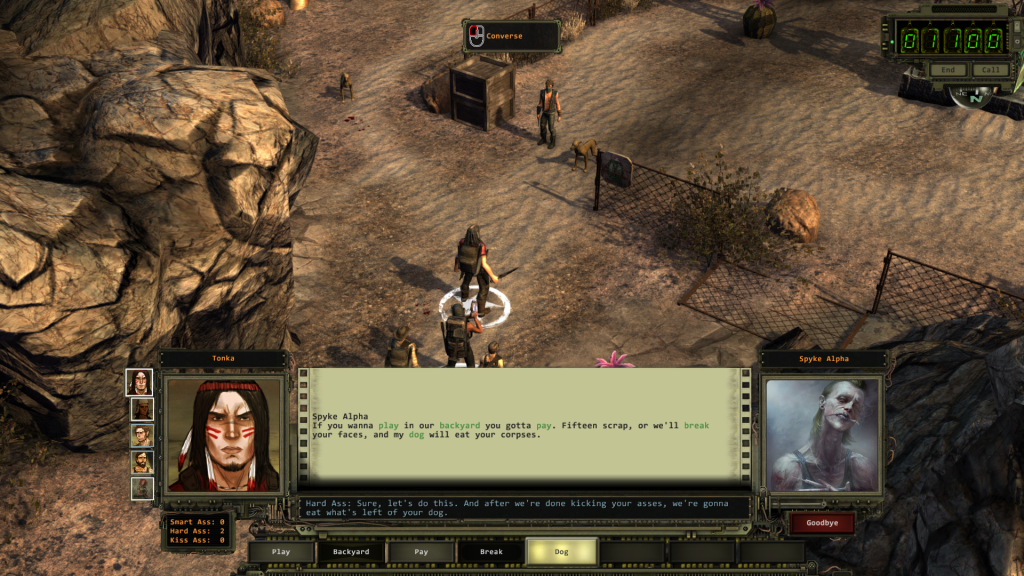
Task: Click the highlighted Dog keyword button
Action: pyautogui.click(x=561, y=551)
